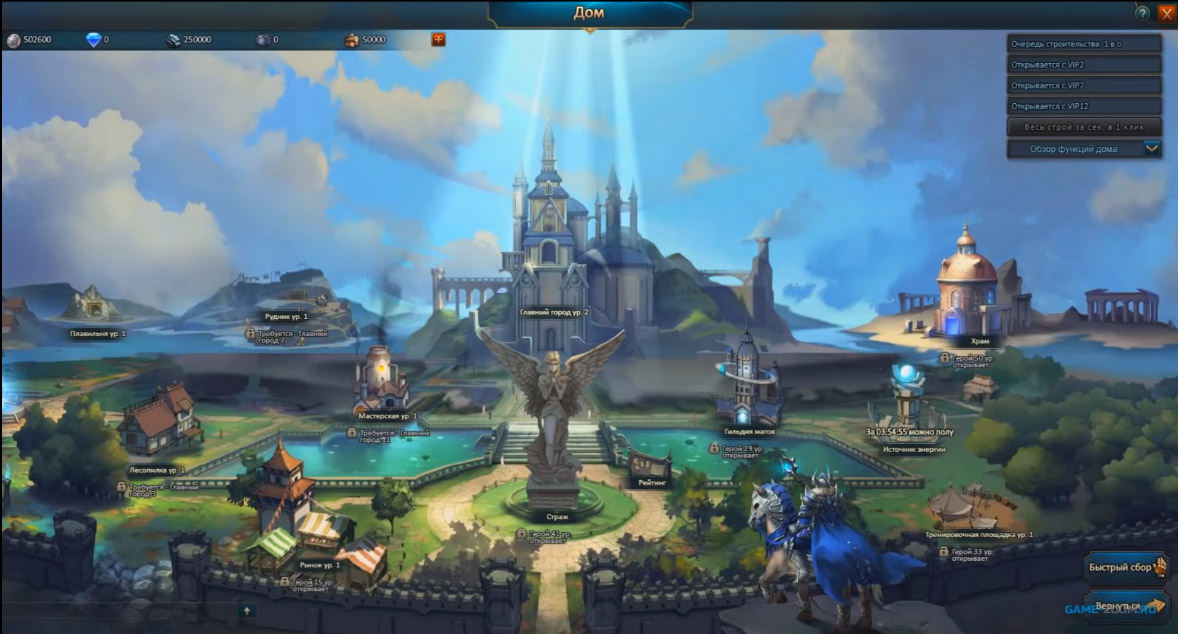Close the Дом window

point(1166,13)
